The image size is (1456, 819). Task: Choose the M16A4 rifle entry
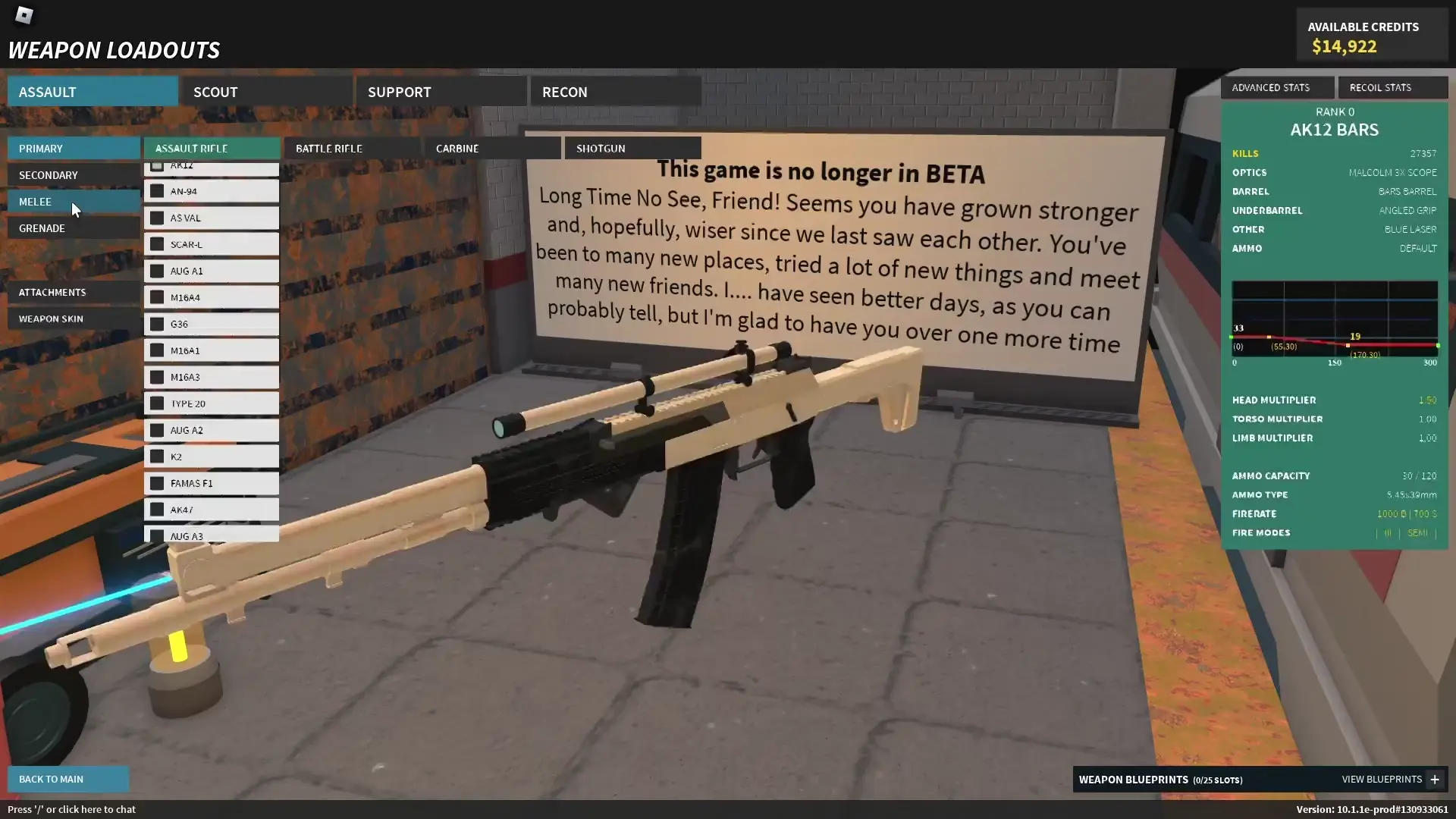pyautogui.click(x=212, y=297)
